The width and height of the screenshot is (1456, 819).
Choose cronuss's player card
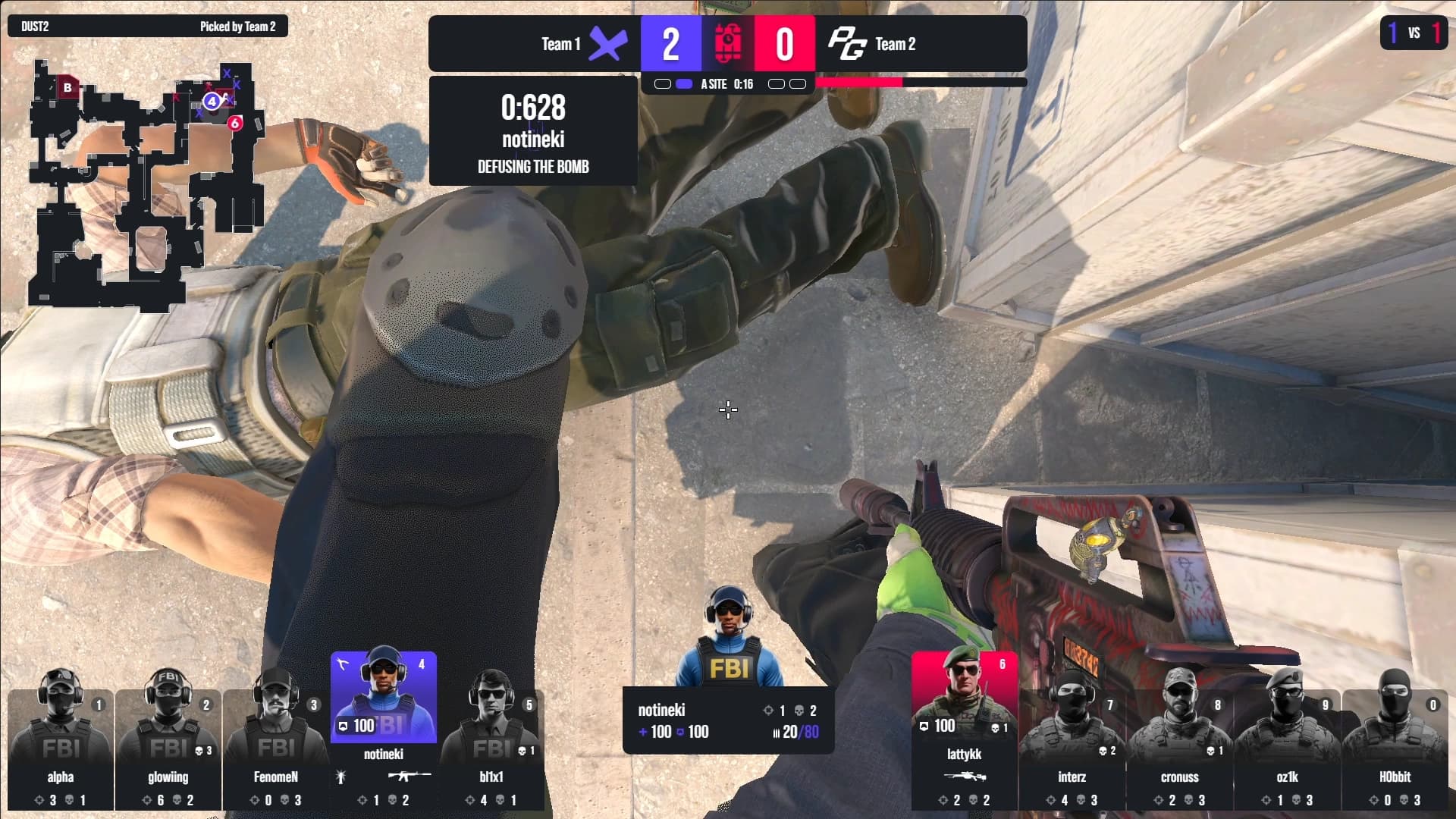[x=1179, y=747]
